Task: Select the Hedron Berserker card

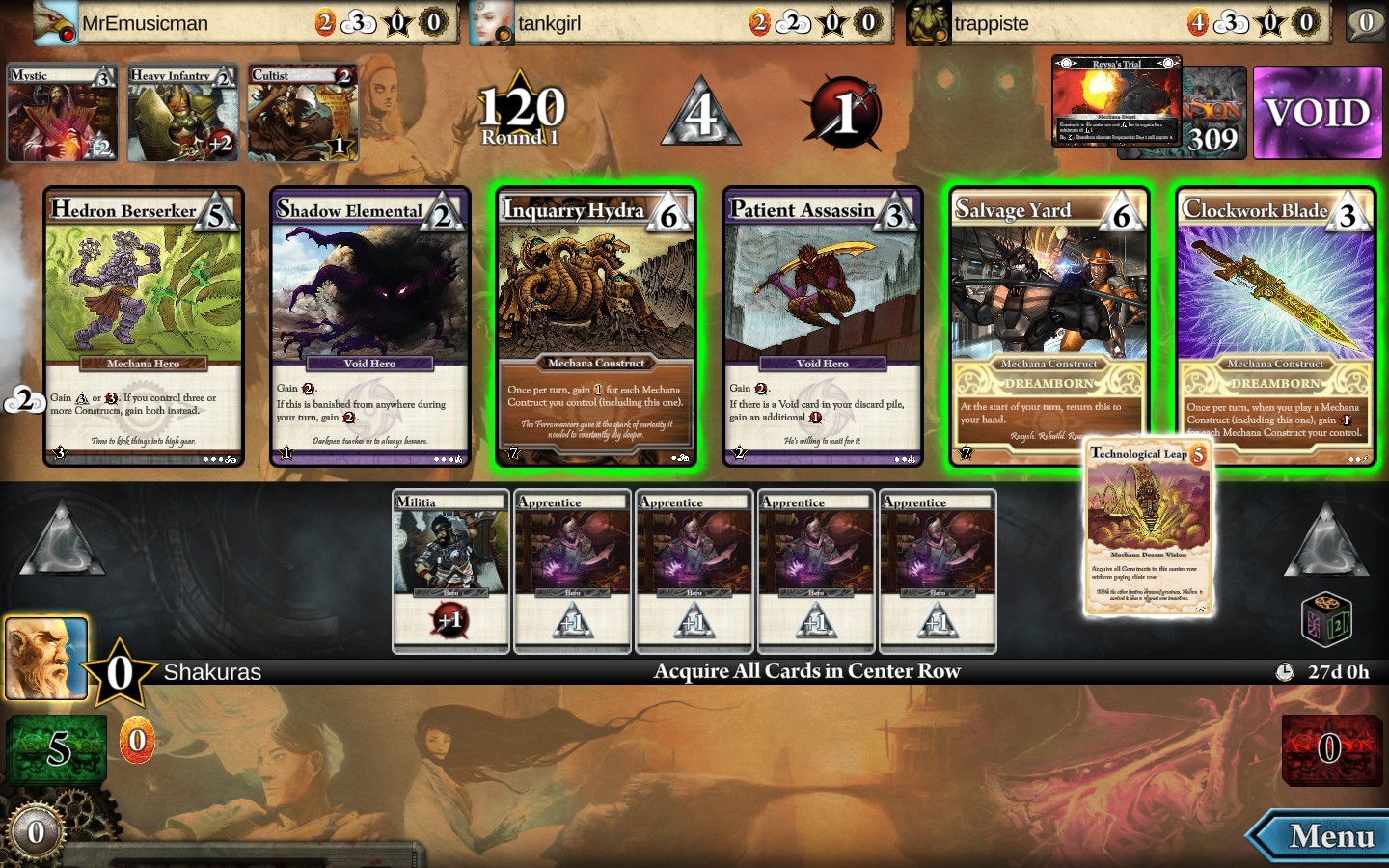Action: (144, 326)
